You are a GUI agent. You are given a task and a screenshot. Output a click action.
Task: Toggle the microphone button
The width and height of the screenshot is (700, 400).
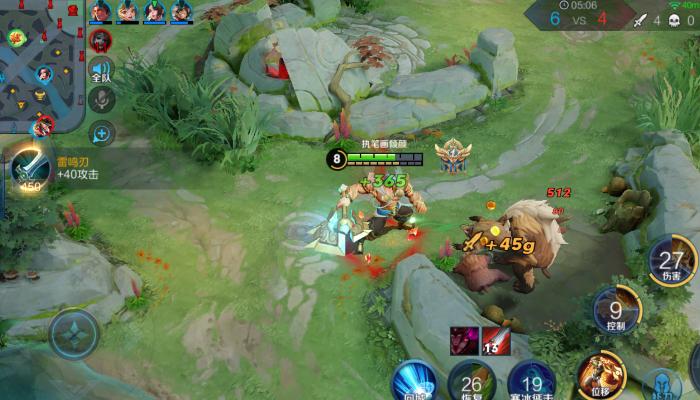coord(101,100)
